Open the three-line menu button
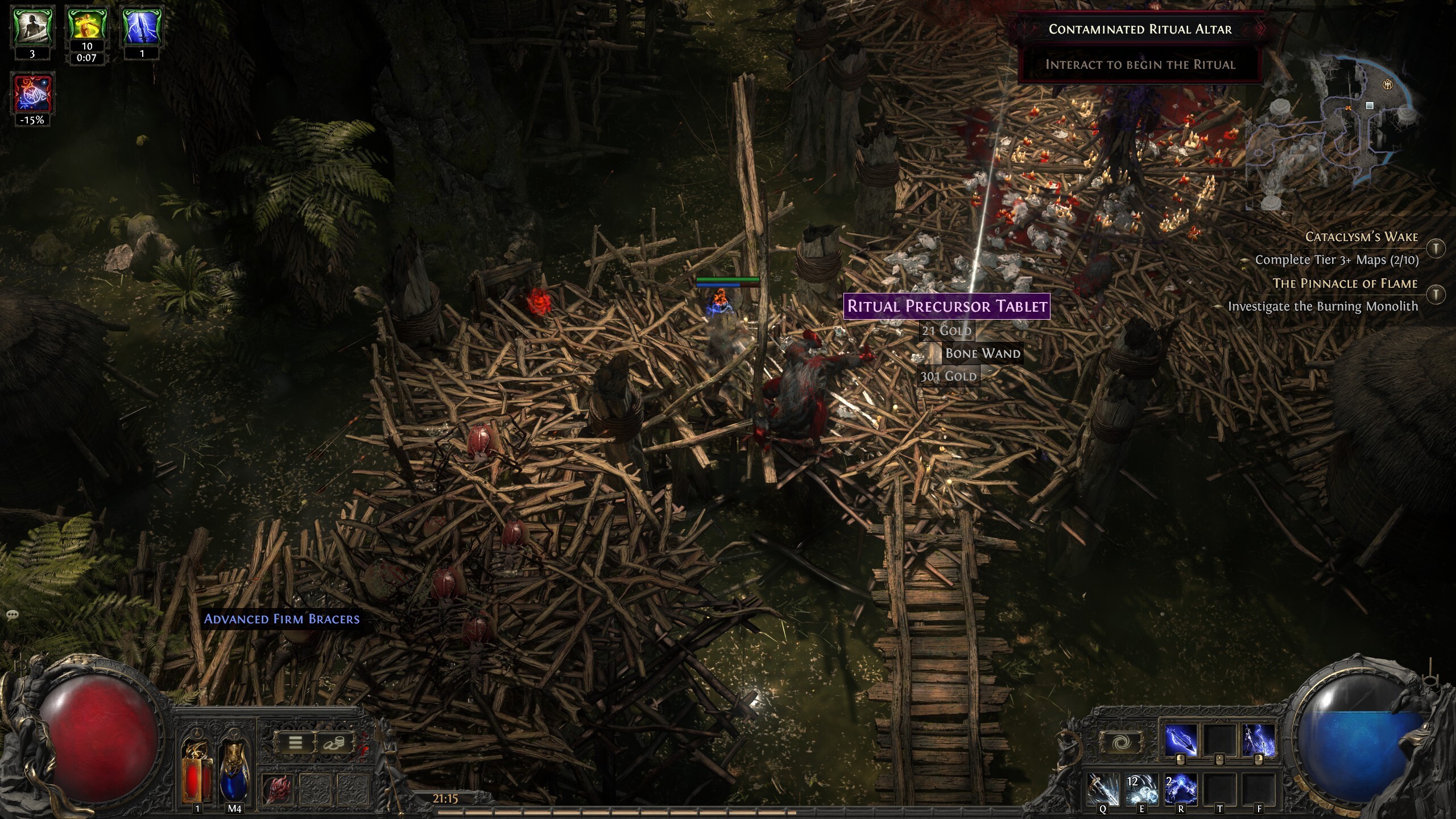The width and height of the screenshot is (1456, 819). pos(295,743)
